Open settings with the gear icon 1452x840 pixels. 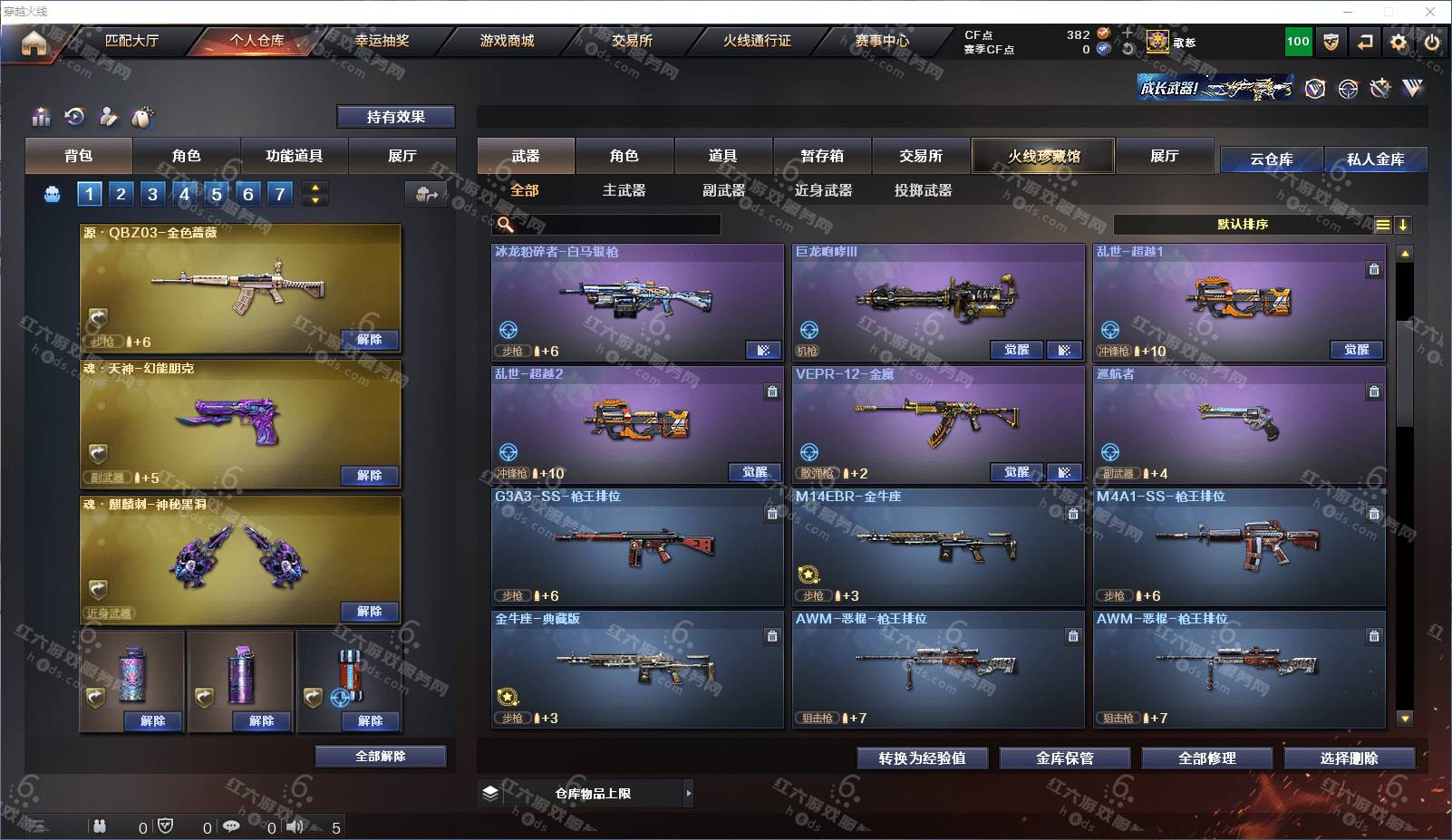[x=1399, y=43]
